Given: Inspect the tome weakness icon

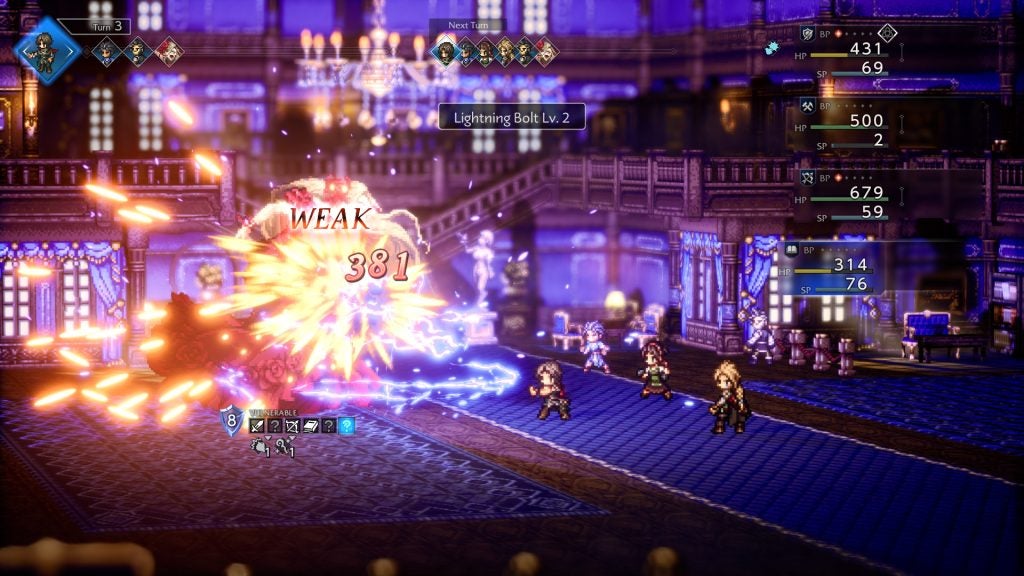Looking at the screenshot, I should (x=310, y=426).
